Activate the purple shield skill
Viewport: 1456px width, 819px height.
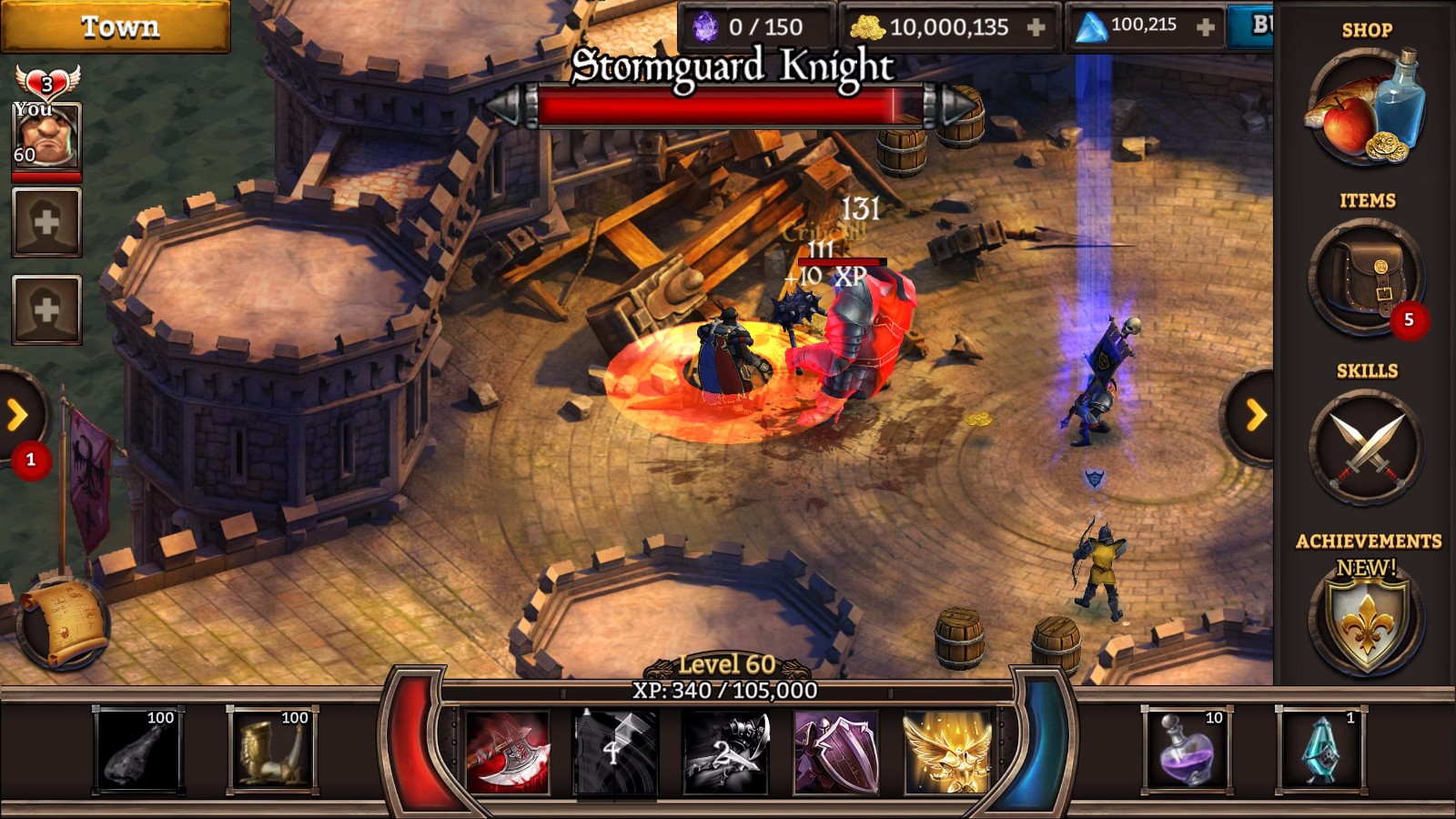pos(835,753)
